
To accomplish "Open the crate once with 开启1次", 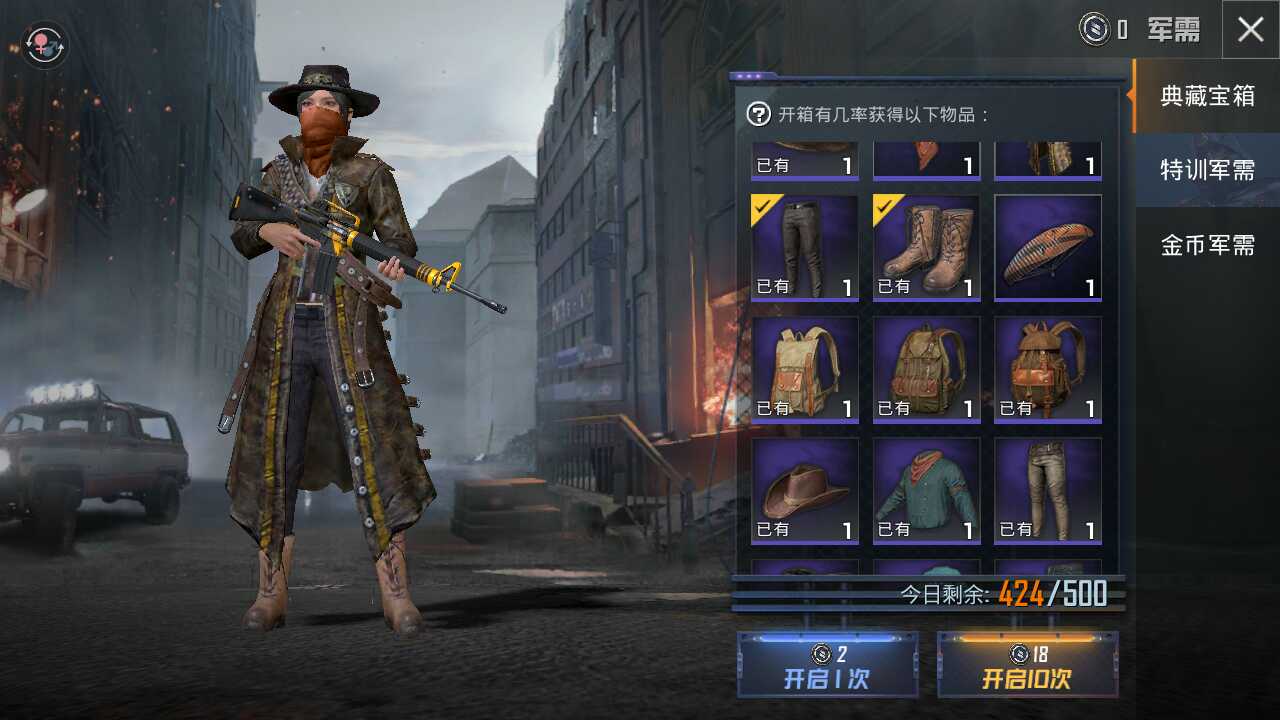I will pyautogui.click(x=827, y=664).
